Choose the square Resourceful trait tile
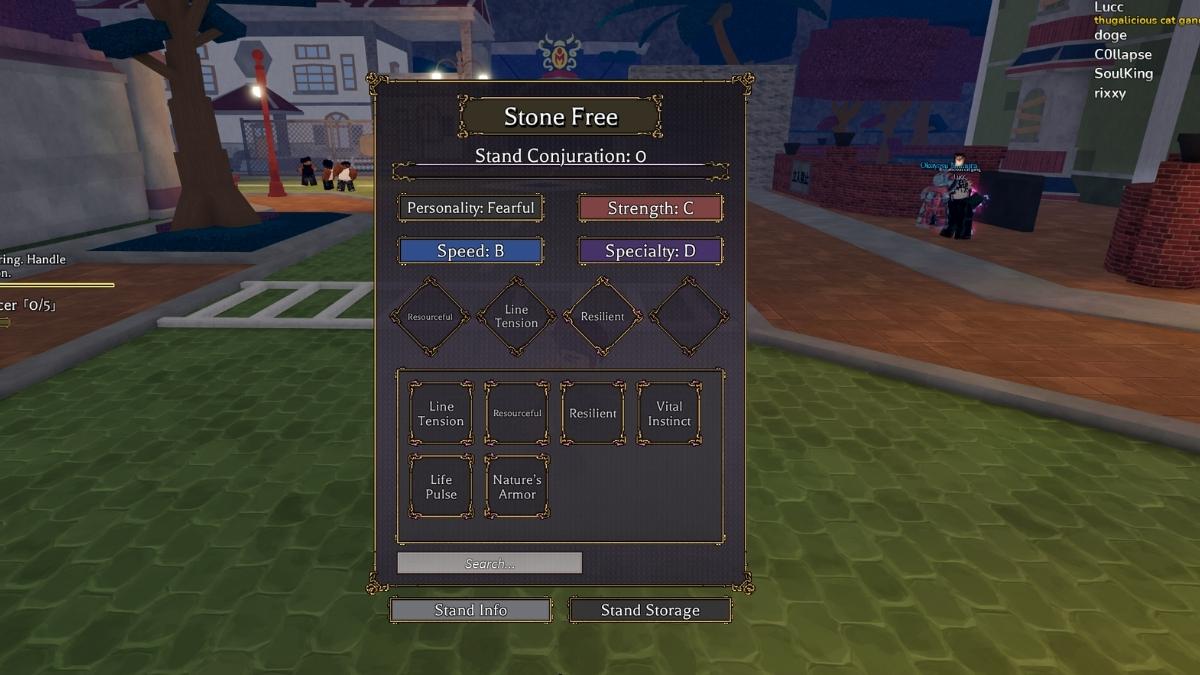1200x675 pixels. (517, 413)
